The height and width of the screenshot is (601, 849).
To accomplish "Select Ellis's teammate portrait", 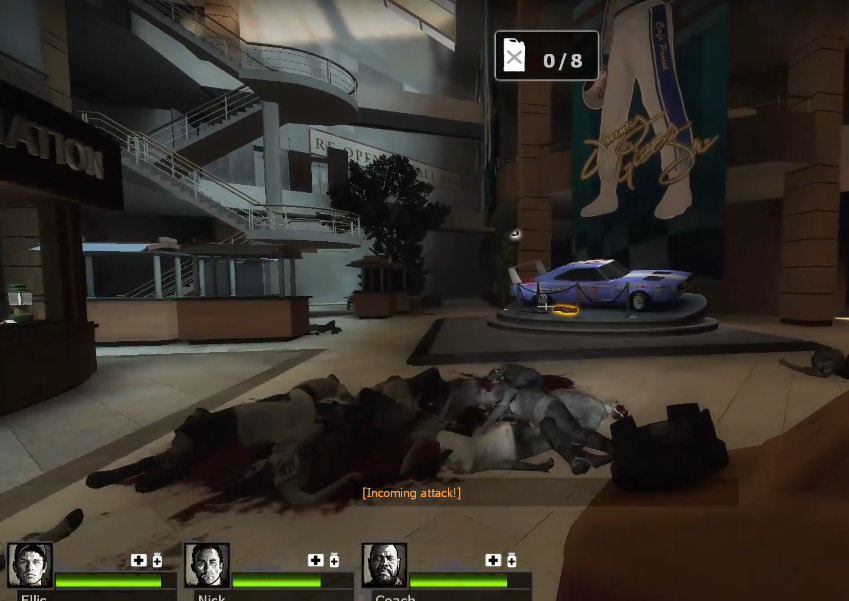I will click(x=30, y=565).
